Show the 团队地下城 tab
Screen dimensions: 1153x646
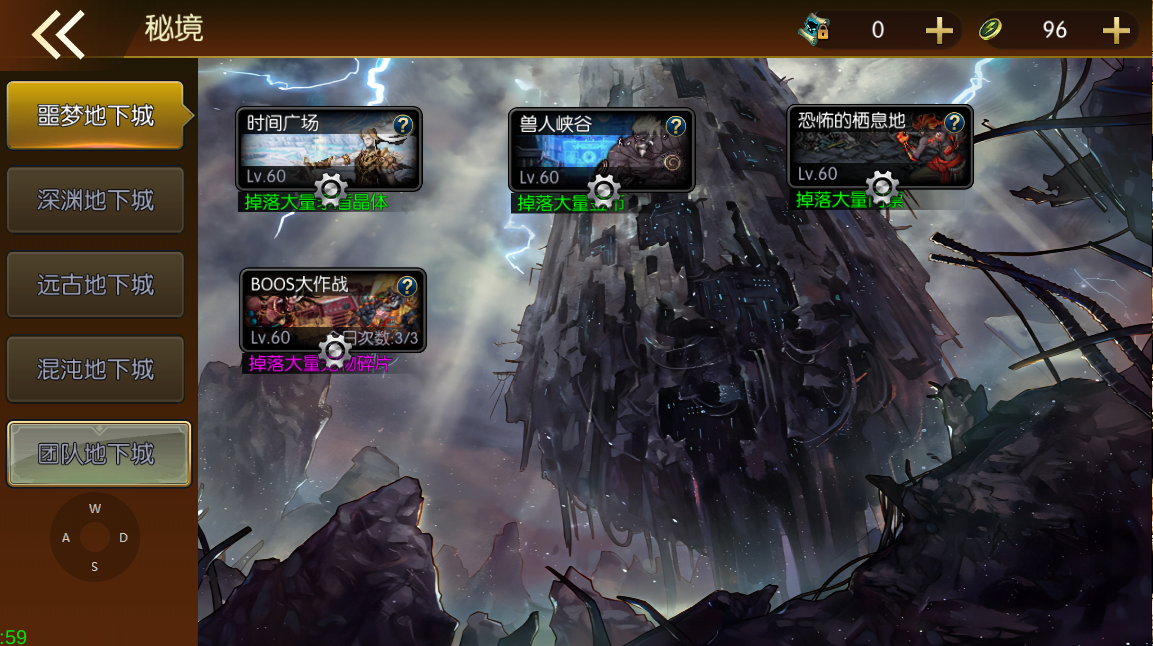98,454
